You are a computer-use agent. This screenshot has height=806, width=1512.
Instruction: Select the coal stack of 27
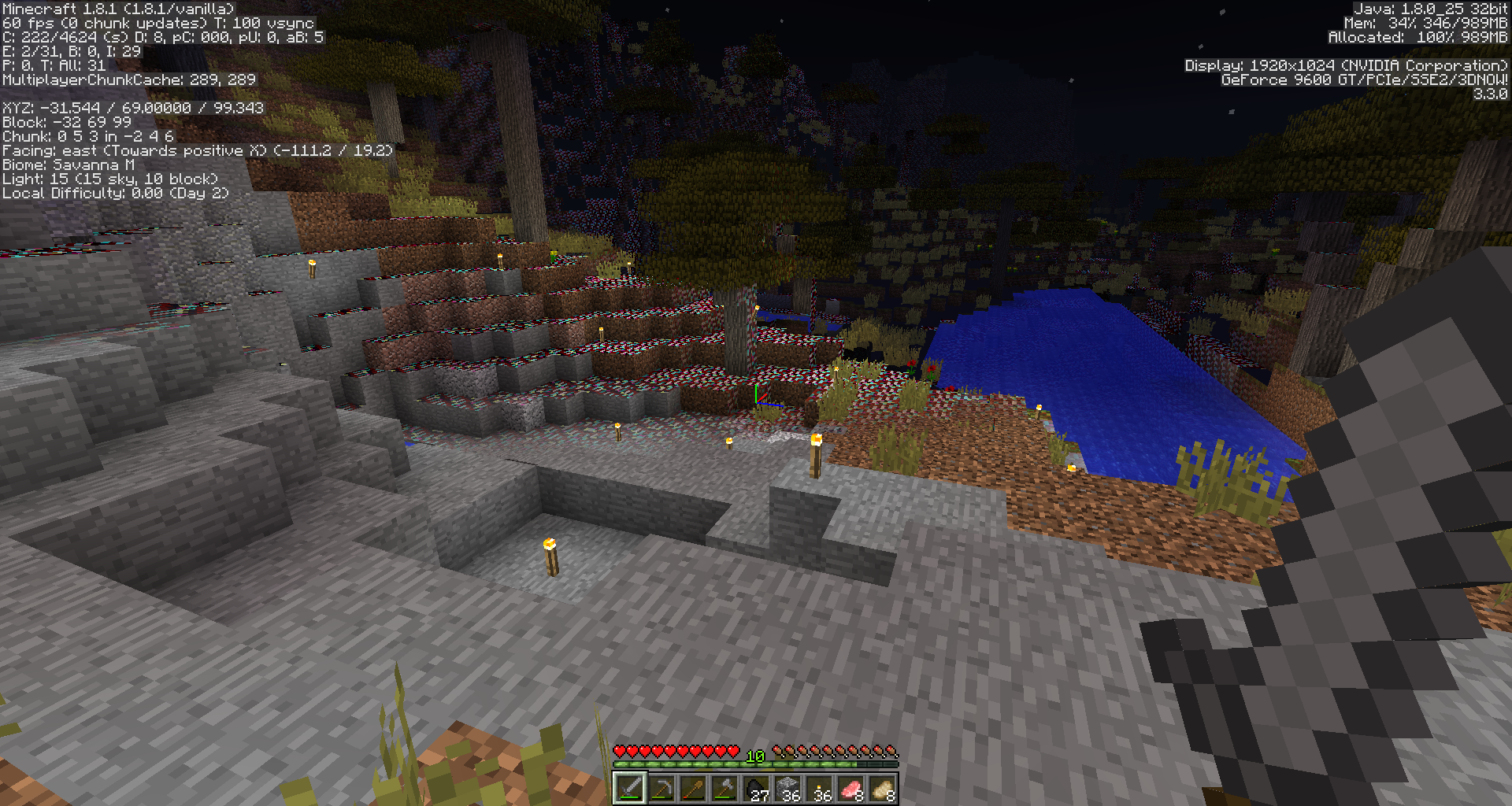pos(756,788)
